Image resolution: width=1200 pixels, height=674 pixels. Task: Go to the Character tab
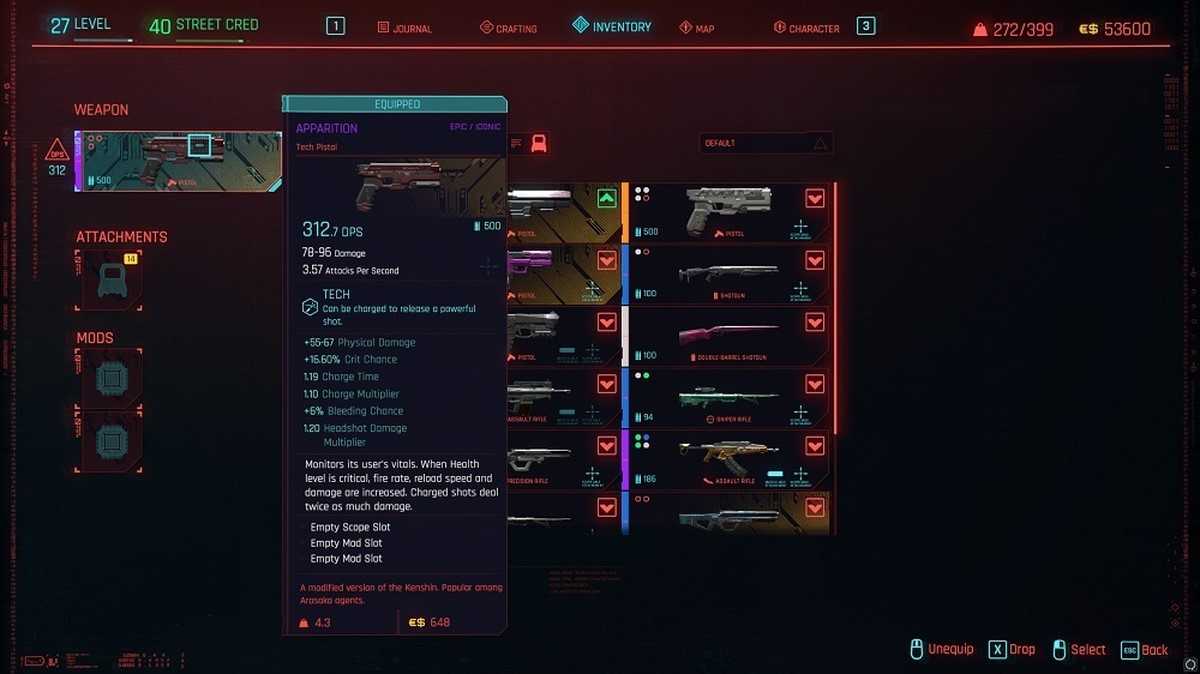(806, 28)
